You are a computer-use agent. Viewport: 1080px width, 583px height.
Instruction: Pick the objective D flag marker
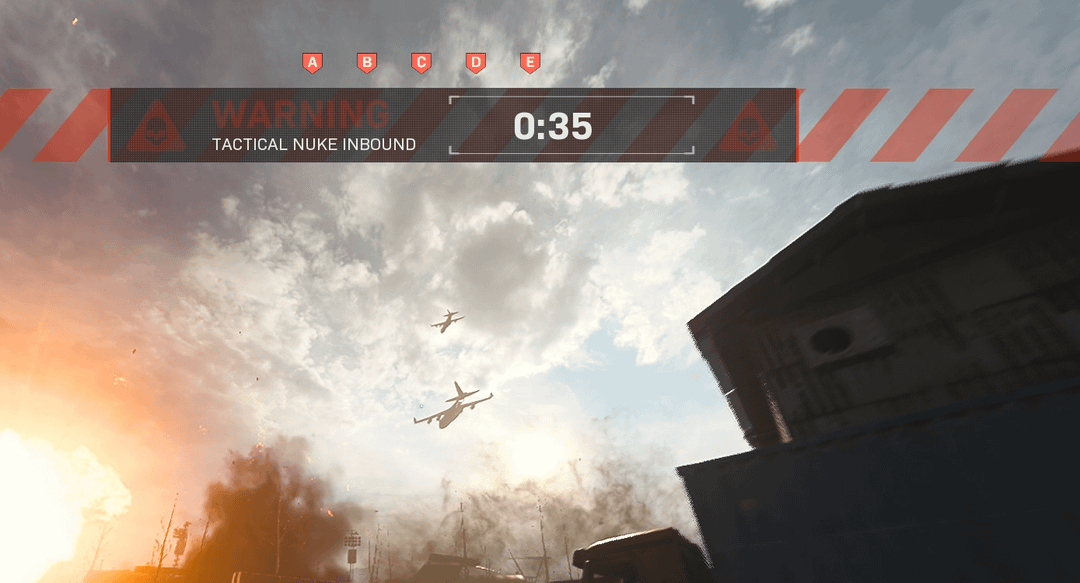[476, 63]
